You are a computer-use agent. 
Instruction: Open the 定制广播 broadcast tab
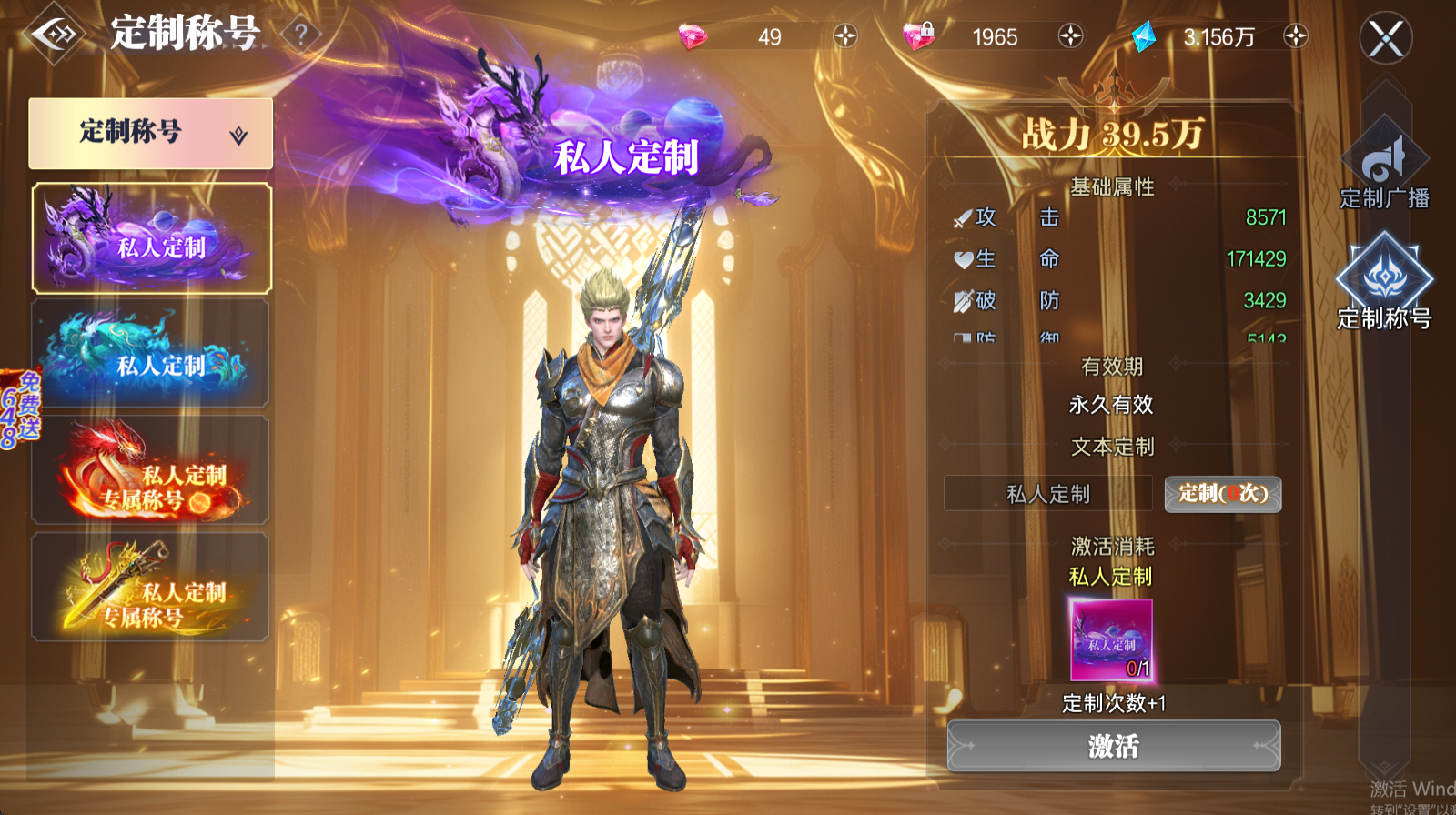point(1384,170)
